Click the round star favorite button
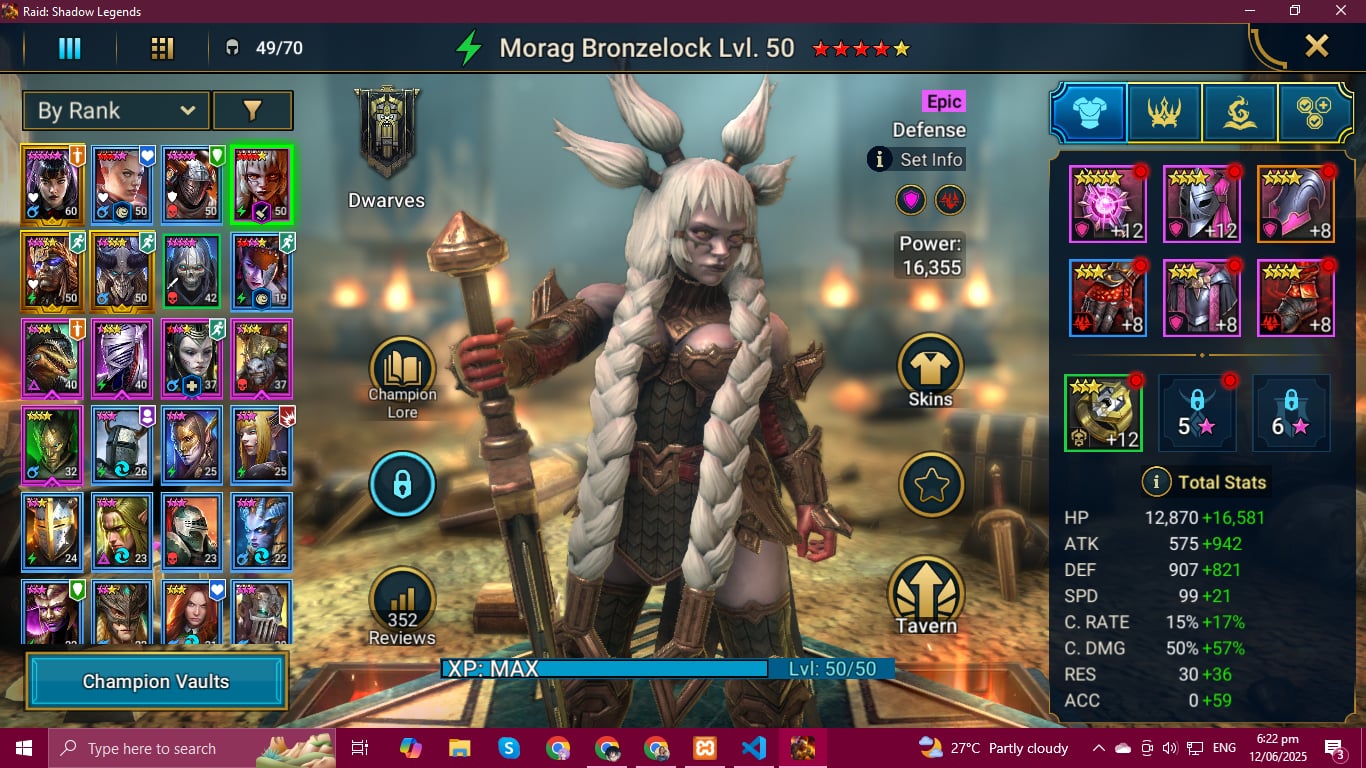Viewport: 1366px width, 768px height. click(931, 485)
